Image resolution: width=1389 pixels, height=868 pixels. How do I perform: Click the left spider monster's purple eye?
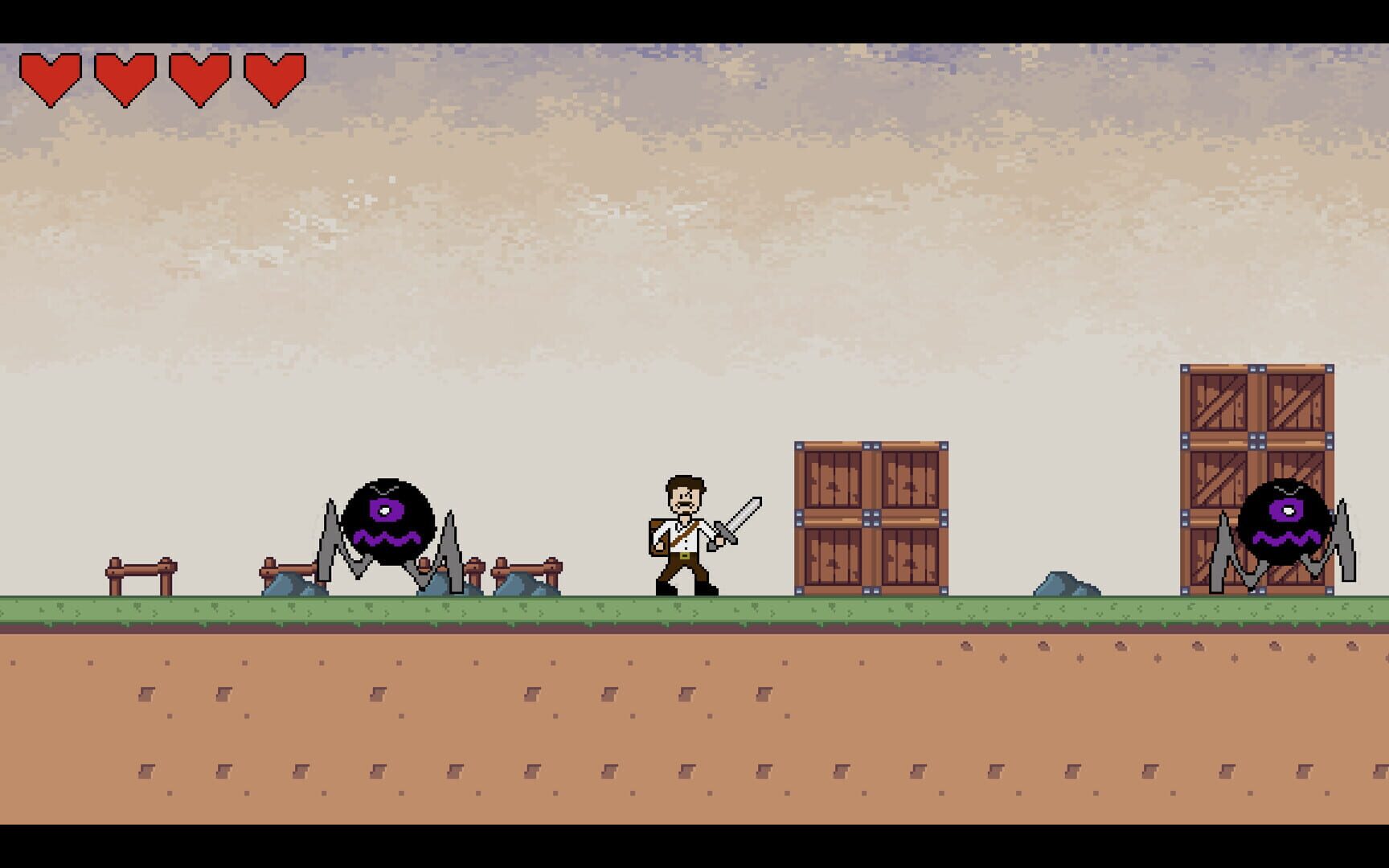(x=384, y=511)
